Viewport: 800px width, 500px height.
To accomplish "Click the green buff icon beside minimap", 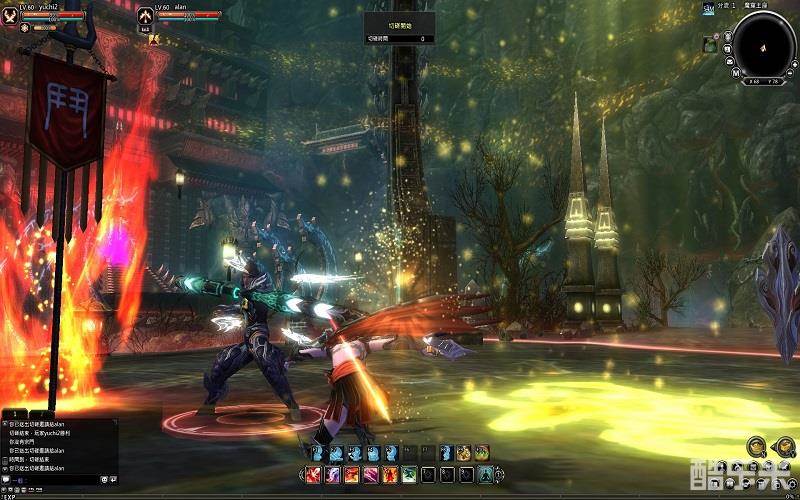I will pyautogui.click(x=709, y=44).
